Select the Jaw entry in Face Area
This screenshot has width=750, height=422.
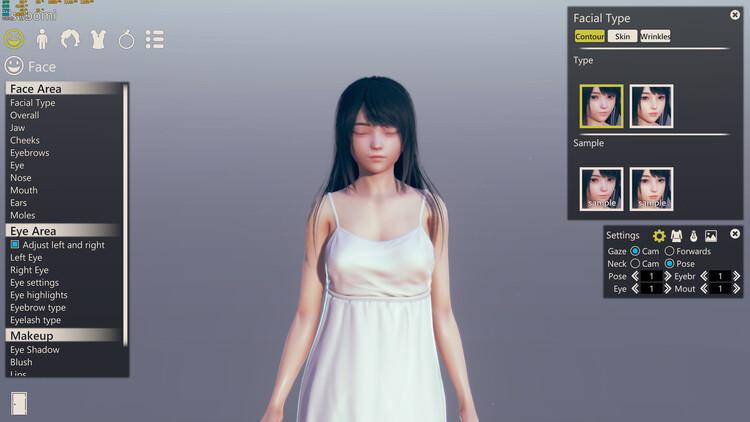pos(18,128)
